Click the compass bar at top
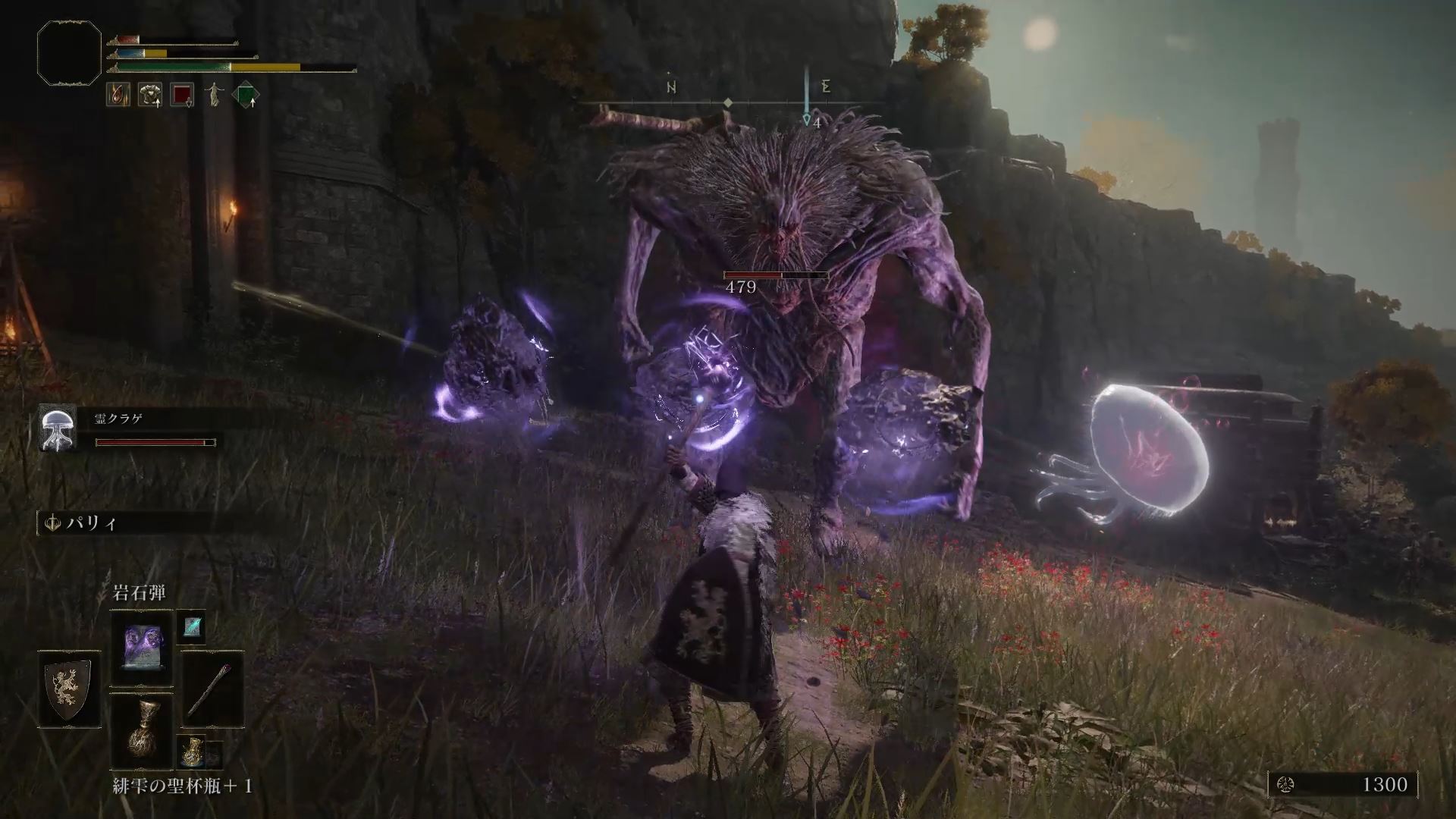 (x=728, y=102)
